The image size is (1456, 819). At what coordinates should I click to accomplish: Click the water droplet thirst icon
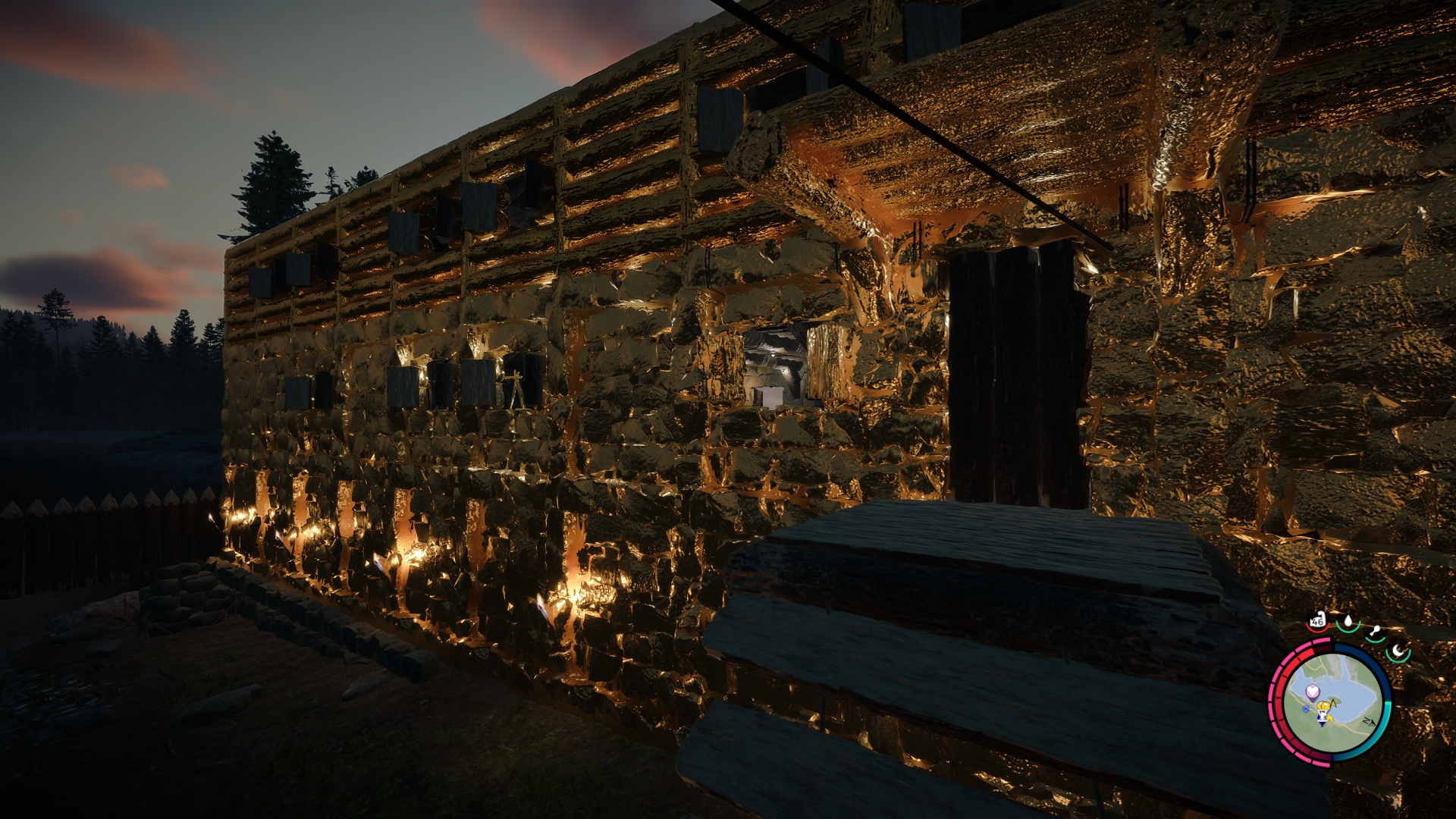(1348, 622)
